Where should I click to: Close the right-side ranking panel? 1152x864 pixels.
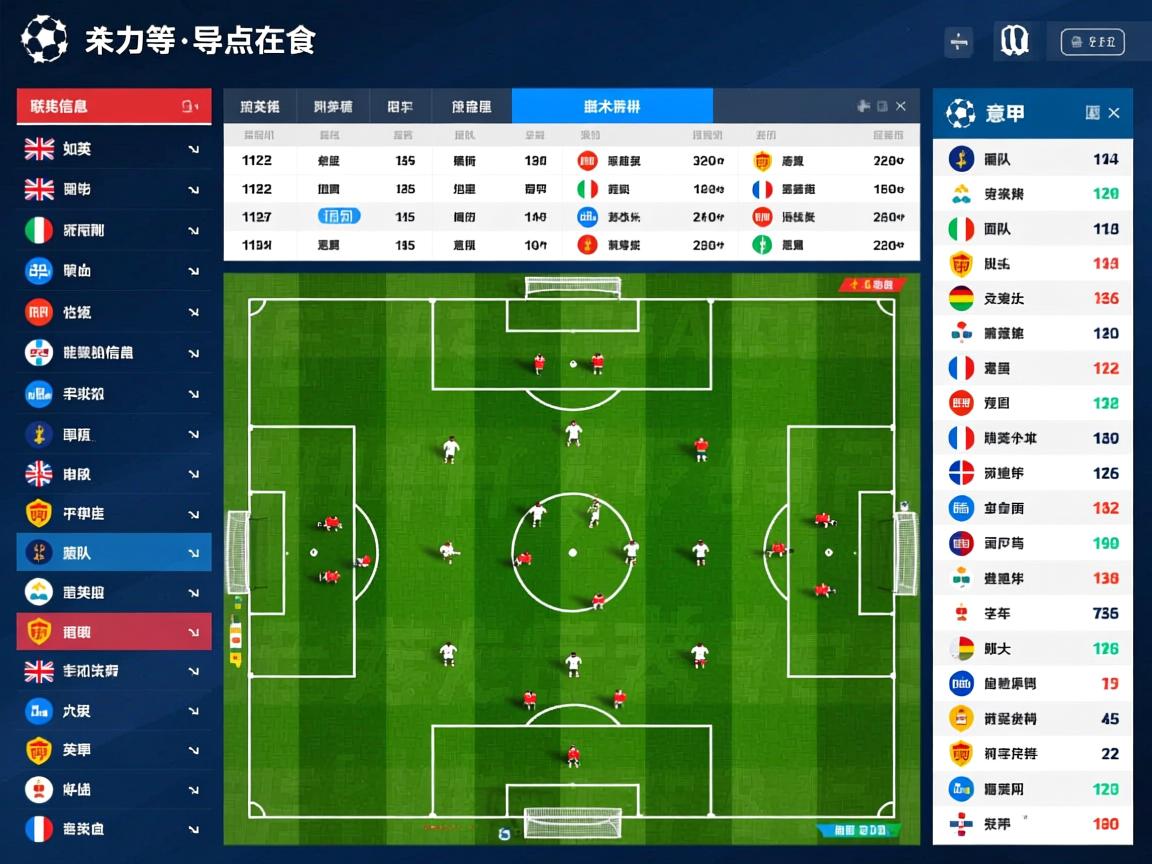coord(1114,113)
